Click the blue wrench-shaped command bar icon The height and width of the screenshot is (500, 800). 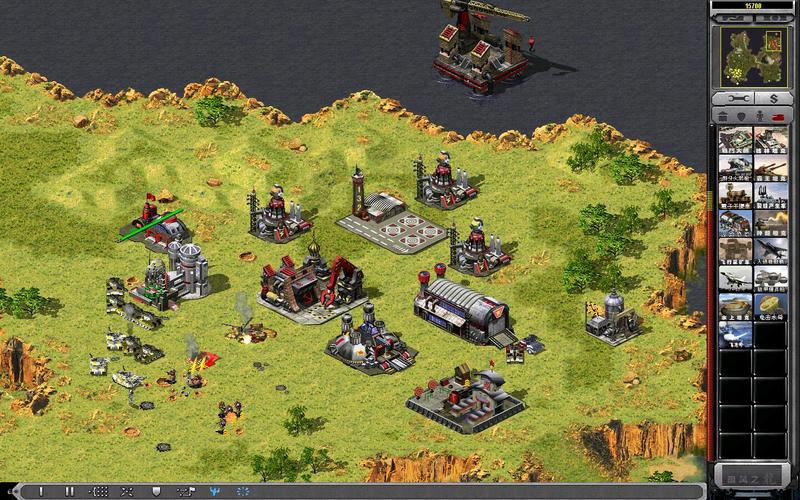pyautogui.click(x=214, y=492)
